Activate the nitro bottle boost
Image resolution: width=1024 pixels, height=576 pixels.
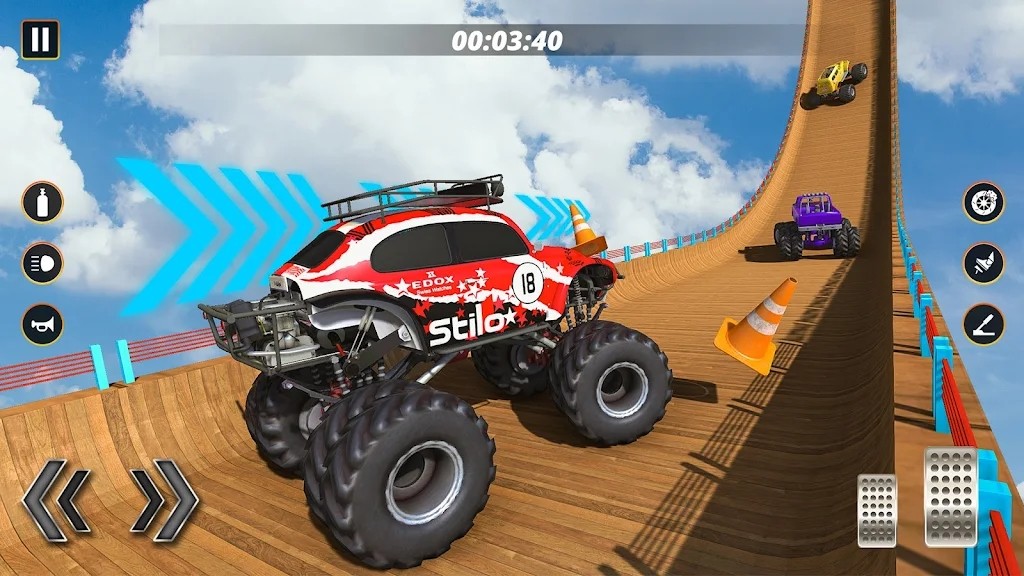(x=43, y=202)
